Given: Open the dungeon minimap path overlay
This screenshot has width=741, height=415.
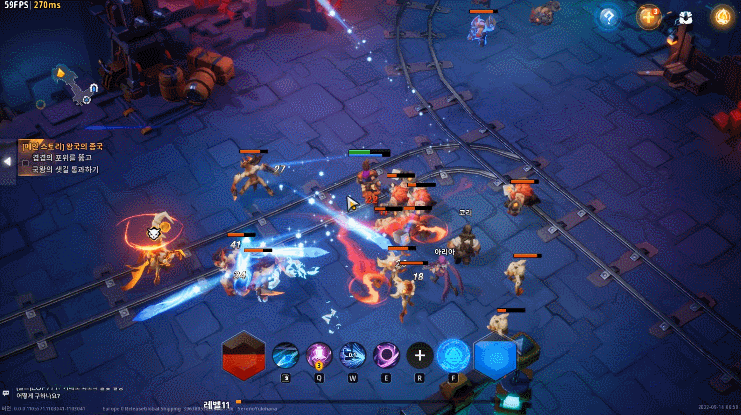Looking at the screenshot, I should point(76,87).
